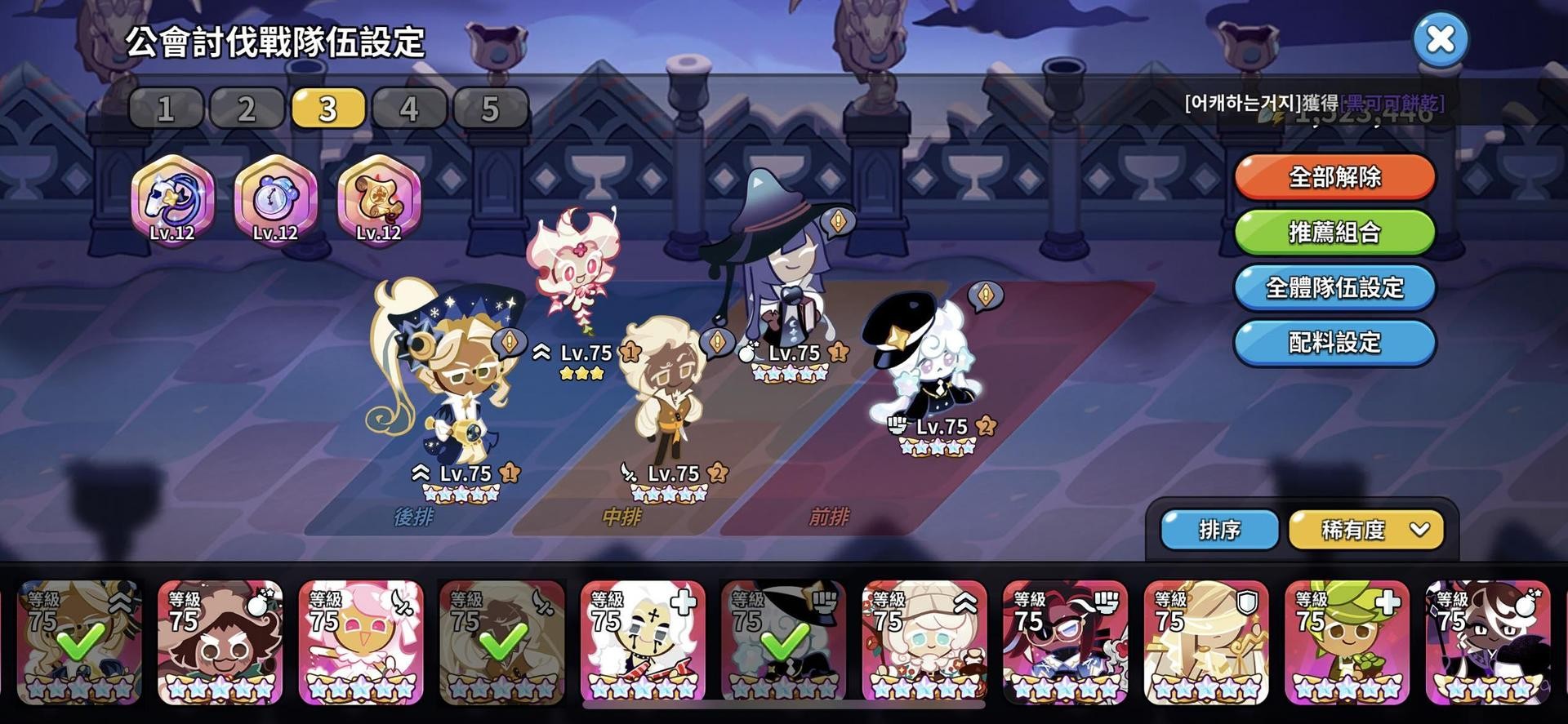Open the 稀有度 rarity dropdown
This screenshot has height=724, width=1568.
click(x=1365, y=530)
